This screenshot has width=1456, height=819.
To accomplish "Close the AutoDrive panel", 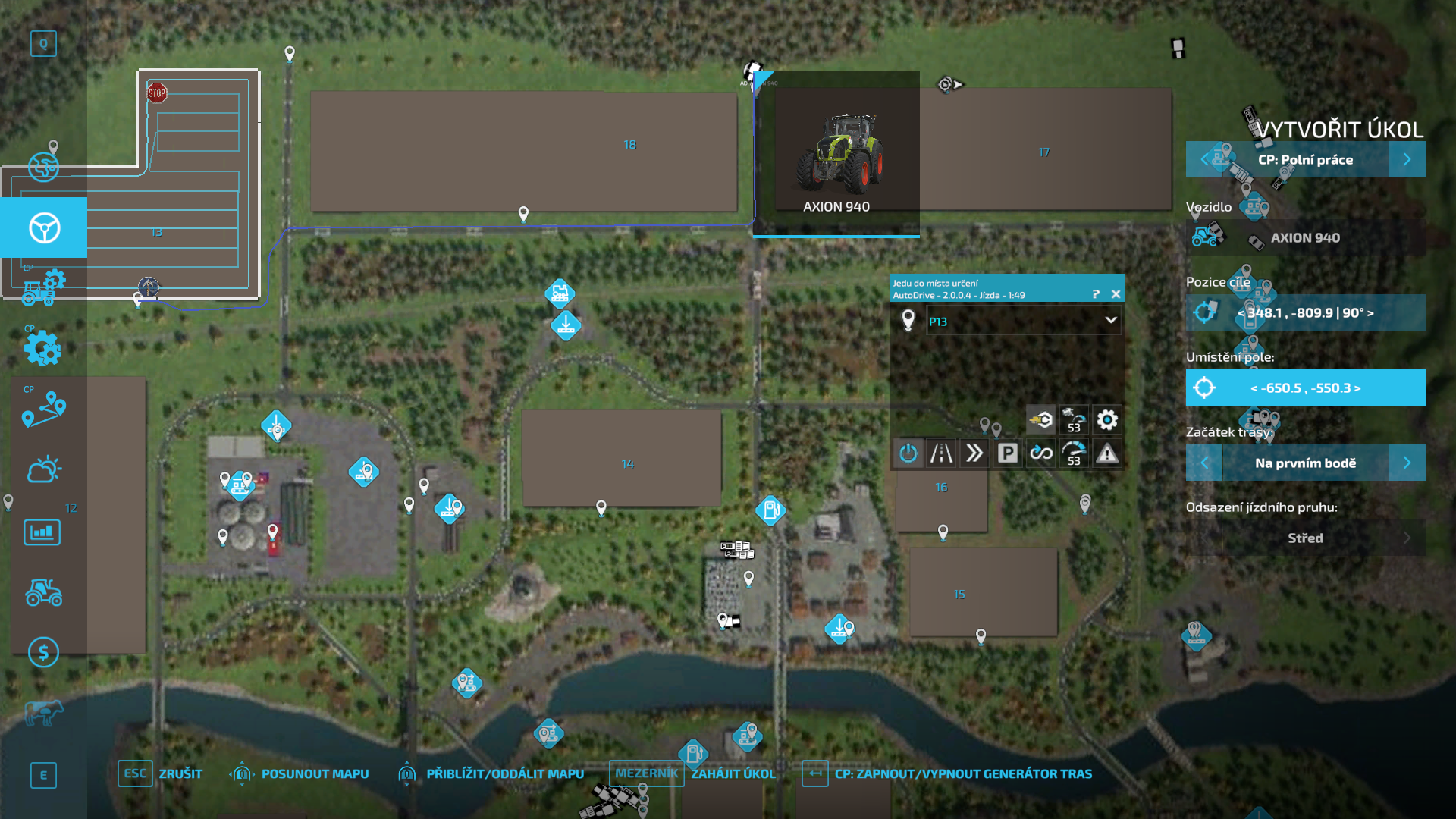I will pos(1116,294).
